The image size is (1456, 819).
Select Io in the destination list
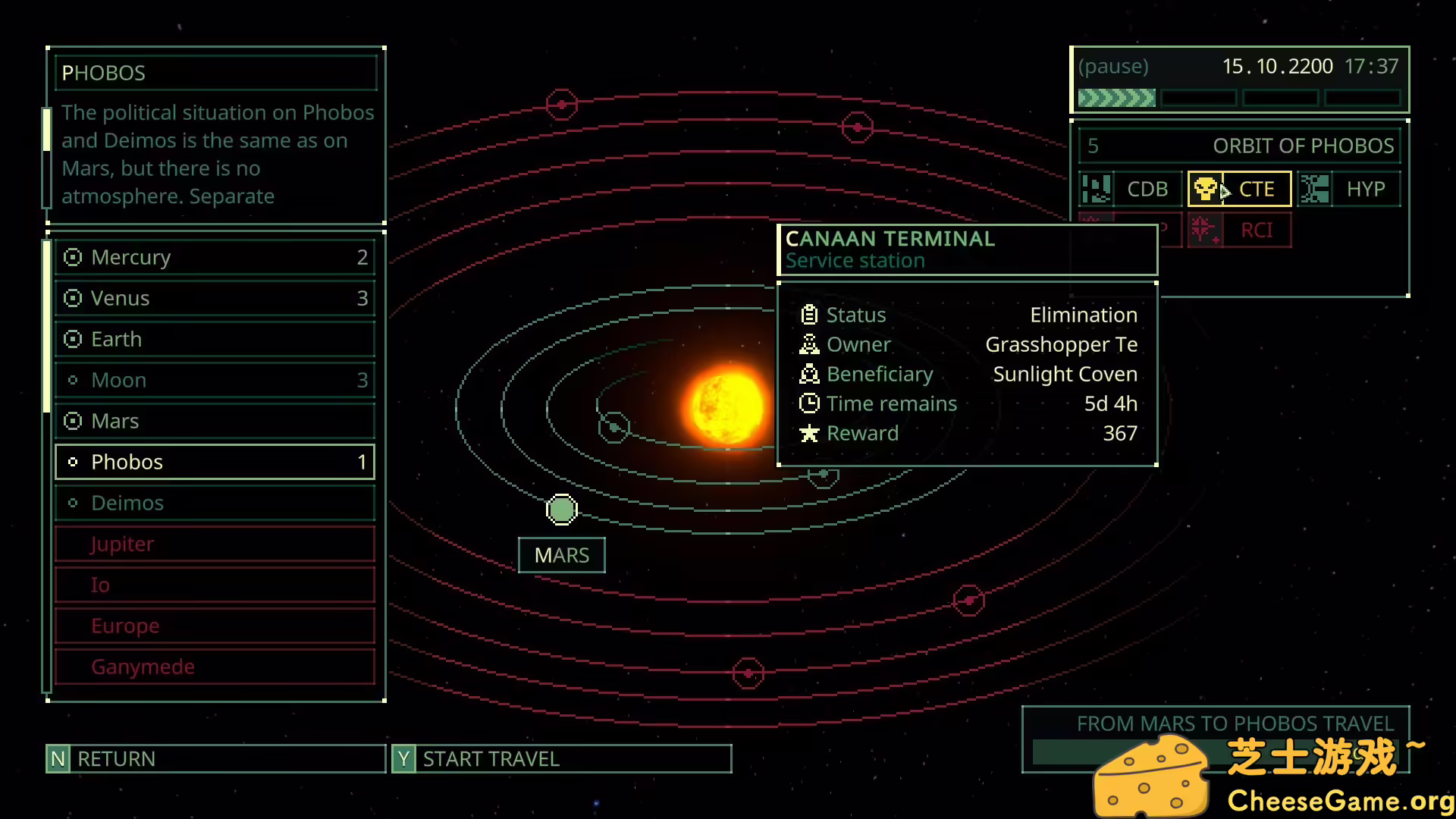pos(215,585)
